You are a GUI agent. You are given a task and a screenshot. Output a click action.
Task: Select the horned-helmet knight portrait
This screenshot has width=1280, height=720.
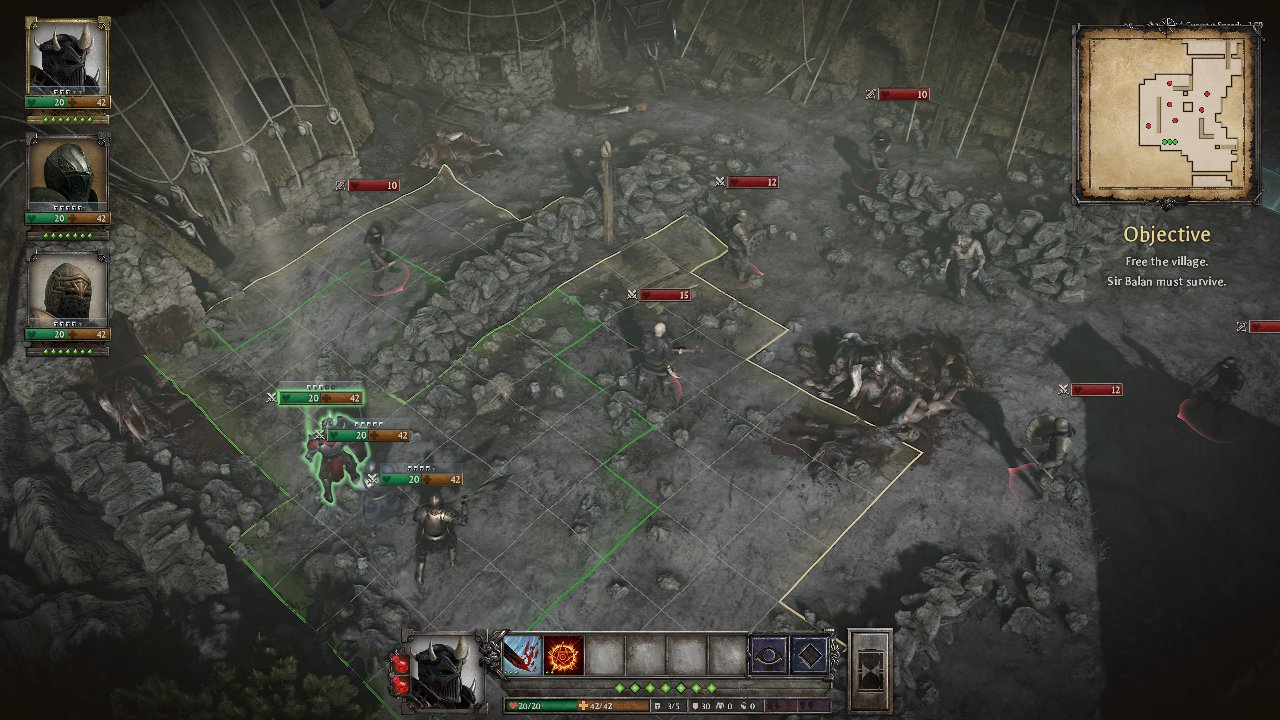66,56
